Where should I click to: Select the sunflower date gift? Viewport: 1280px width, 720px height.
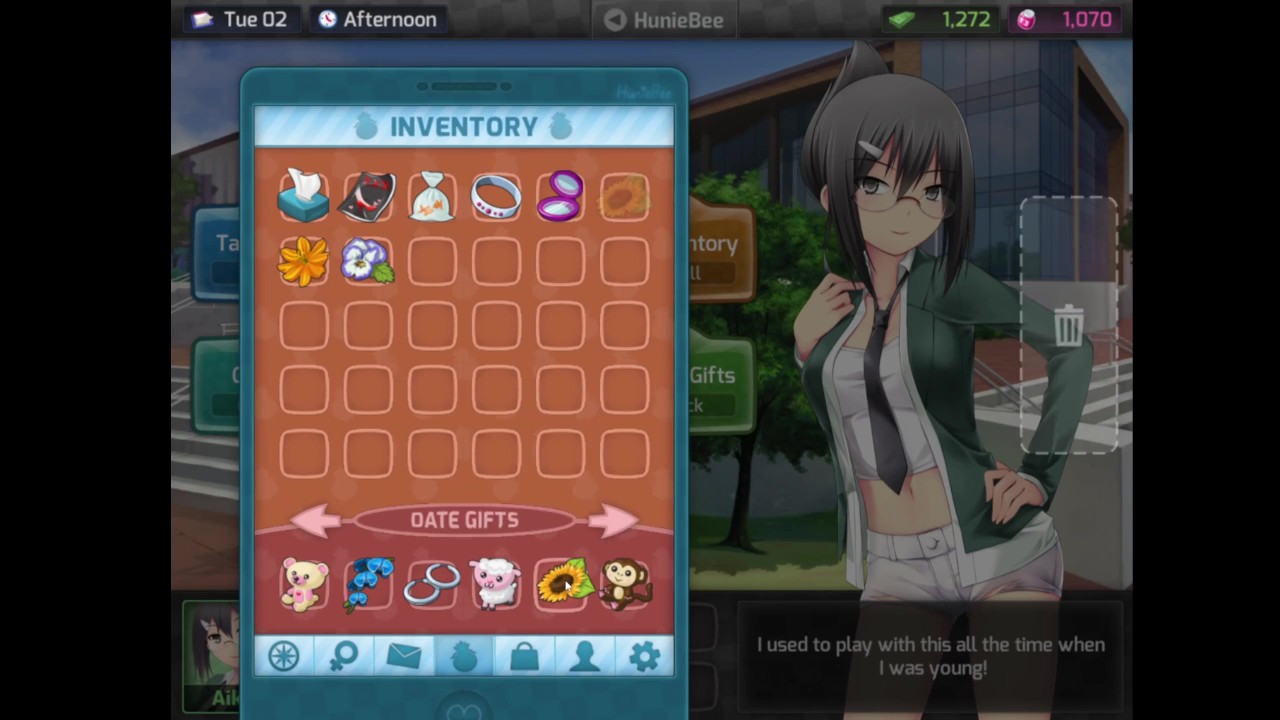(560, 584)
